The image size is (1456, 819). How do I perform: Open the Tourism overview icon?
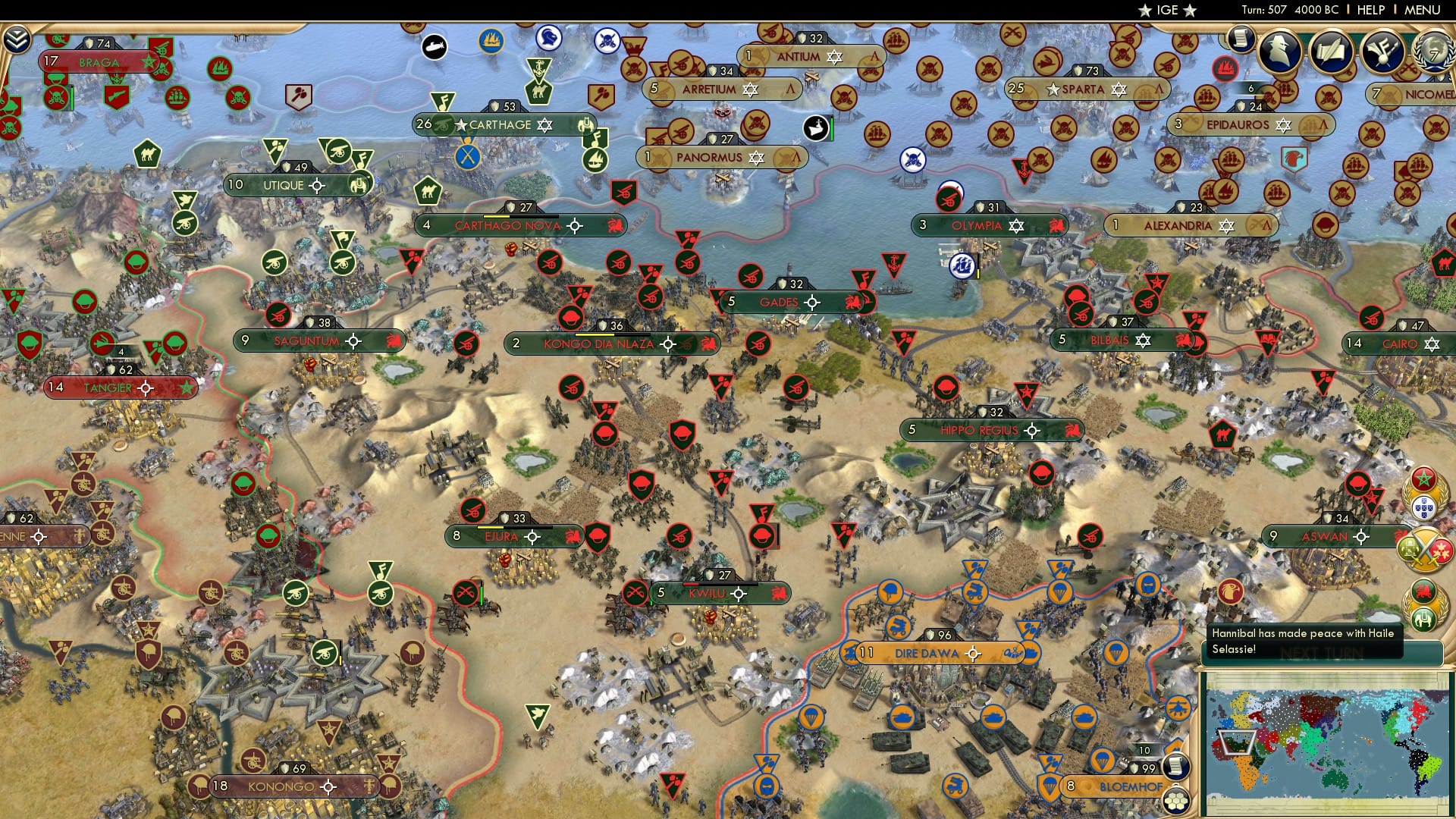pyautogui.click(x=1382, y=51)
